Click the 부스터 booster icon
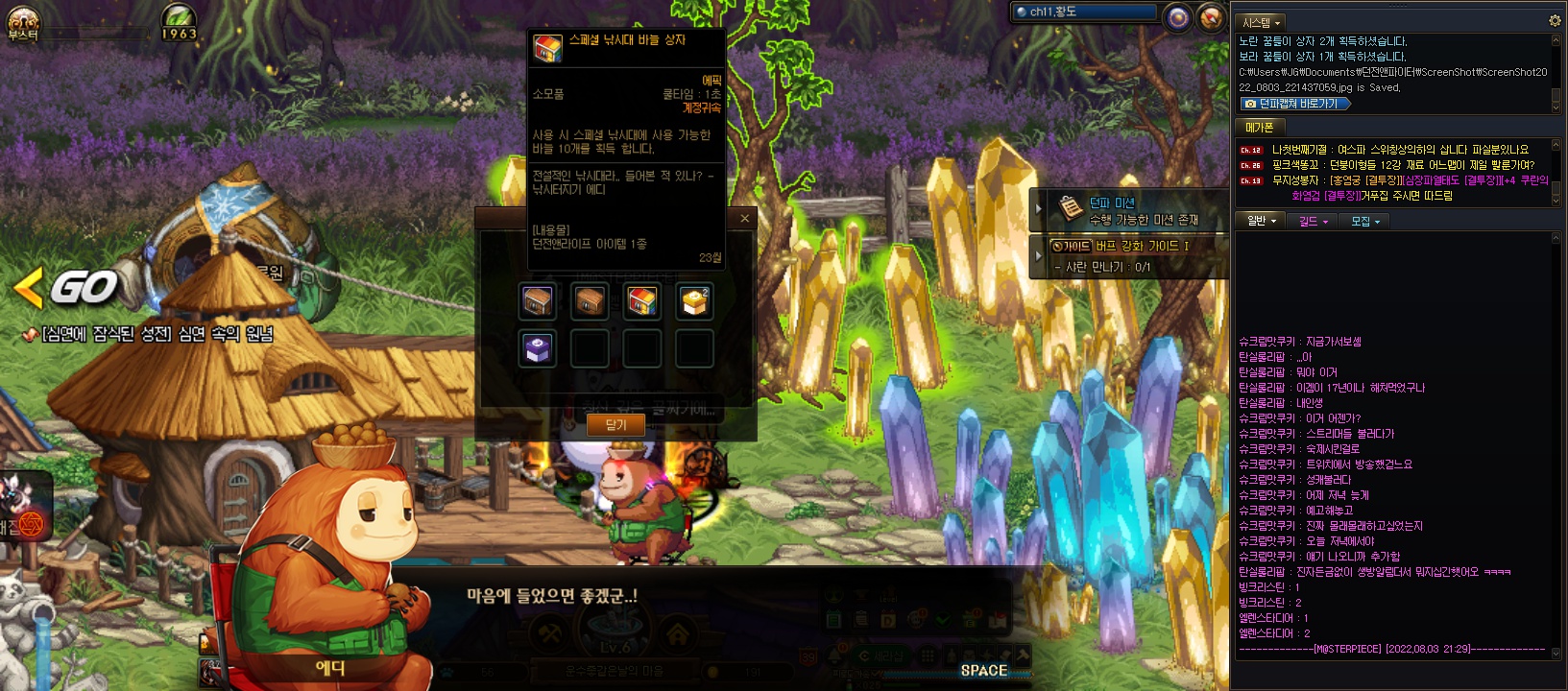This screenshot has height=691, width=1568. (22, 23)
